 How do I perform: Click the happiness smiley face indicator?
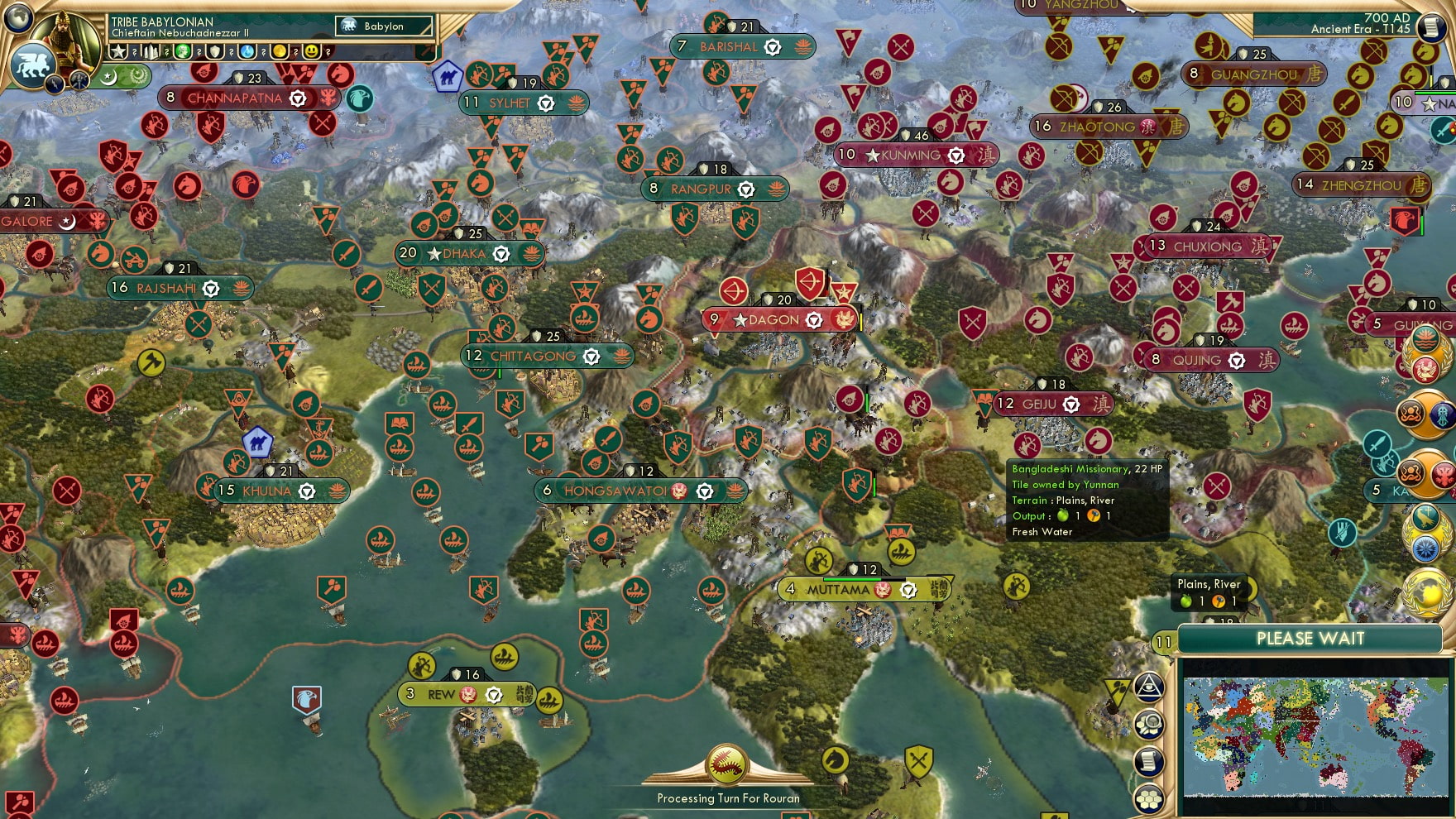[x=311, y=51]
